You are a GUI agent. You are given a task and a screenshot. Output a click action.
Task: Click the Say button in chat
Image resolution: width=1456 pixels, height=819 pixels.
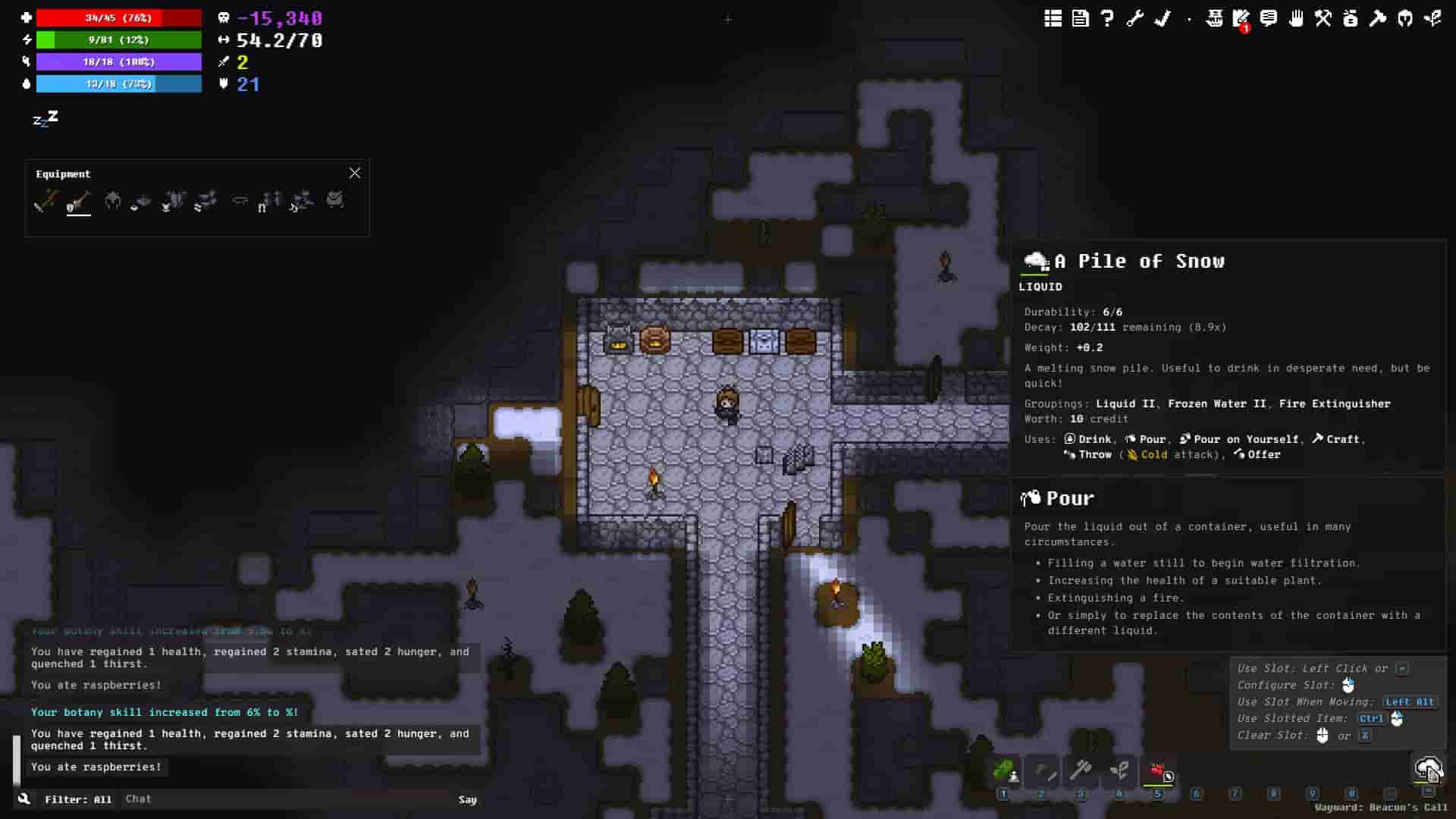pyautogui.click(x=467, y=799)
